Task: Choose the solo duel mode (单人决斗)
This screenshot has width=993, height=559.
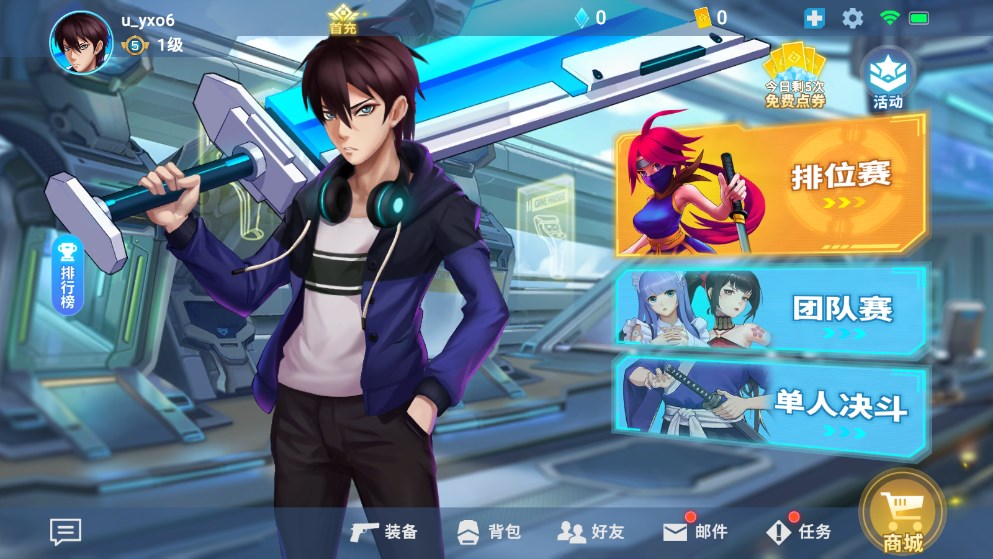Action: (771, 406)
